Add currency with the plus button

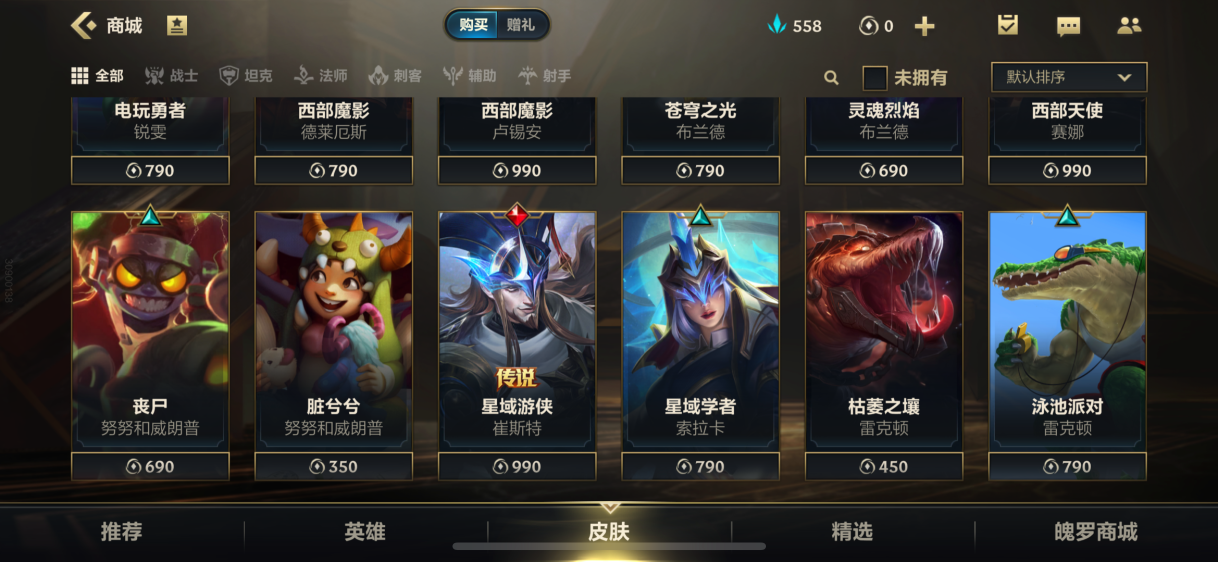click(925, 26)
